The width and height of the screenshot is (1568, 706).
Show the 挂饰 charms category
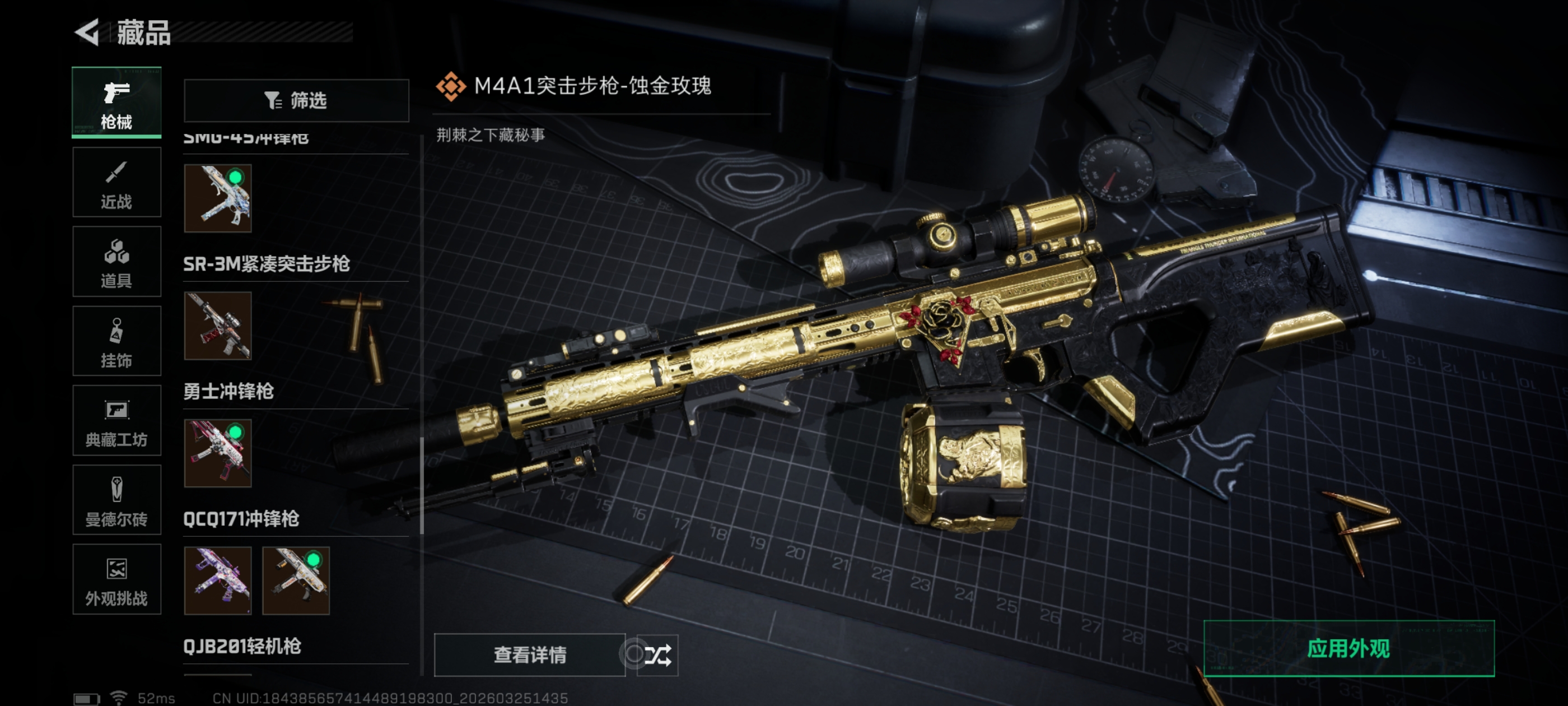(x=116, y=341)
